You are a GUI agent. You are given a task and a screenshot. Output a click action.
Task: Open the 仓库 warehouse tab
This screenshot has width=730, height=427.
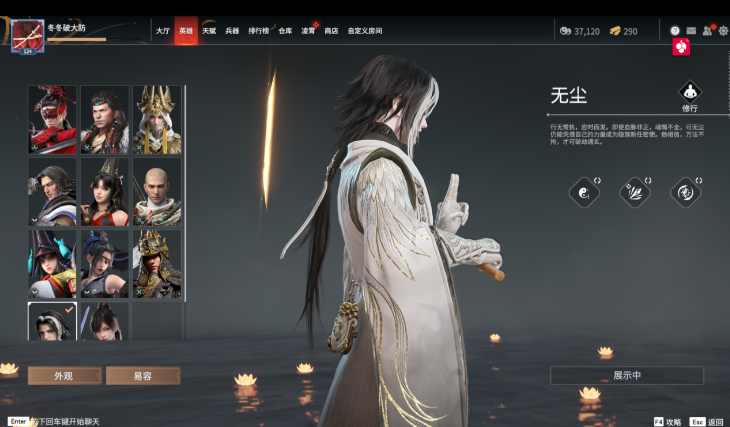[x=285, y=31]
